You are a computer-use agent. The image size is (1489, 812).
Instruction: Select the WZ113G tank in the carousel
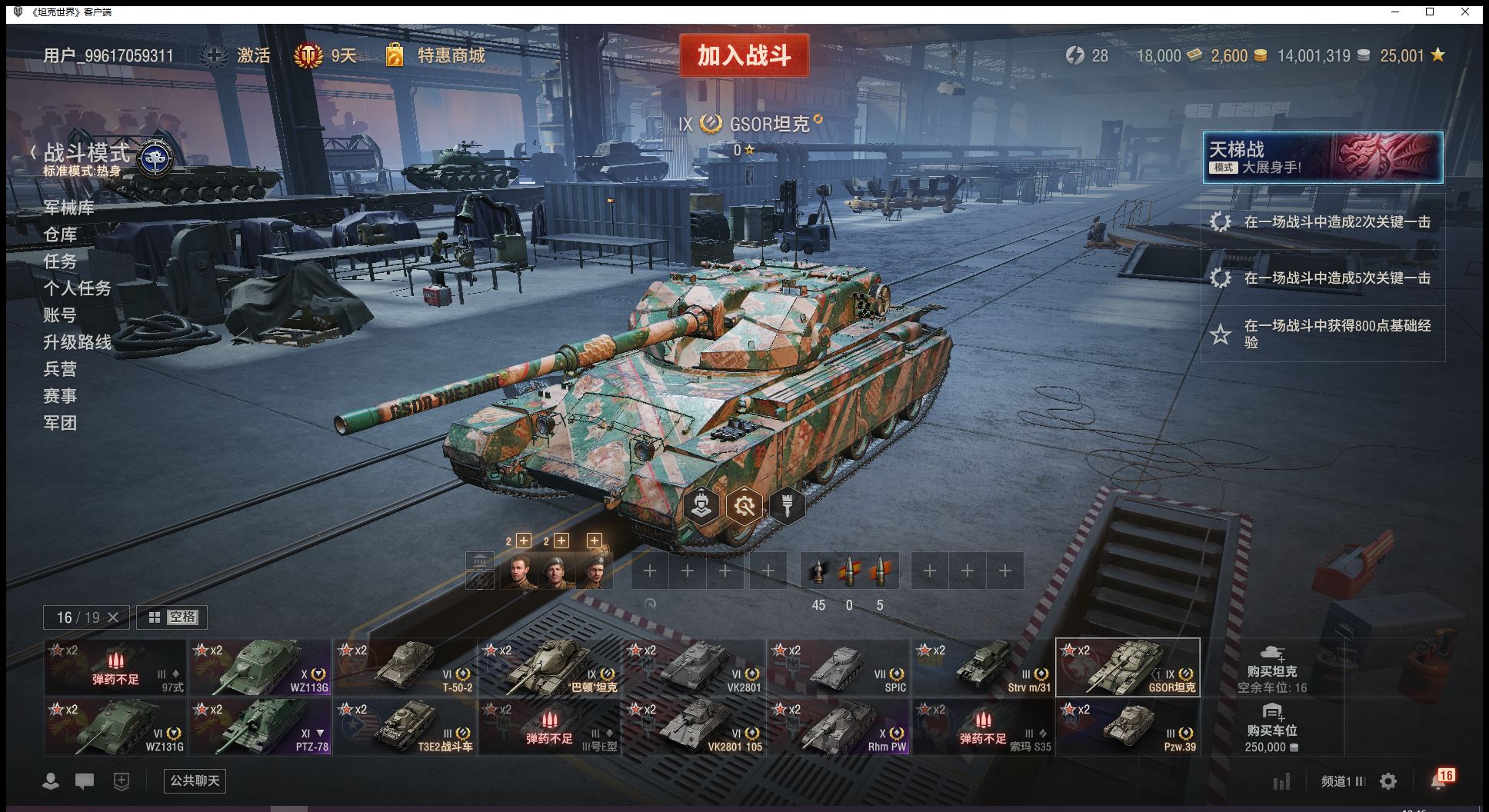coord(260,667)
